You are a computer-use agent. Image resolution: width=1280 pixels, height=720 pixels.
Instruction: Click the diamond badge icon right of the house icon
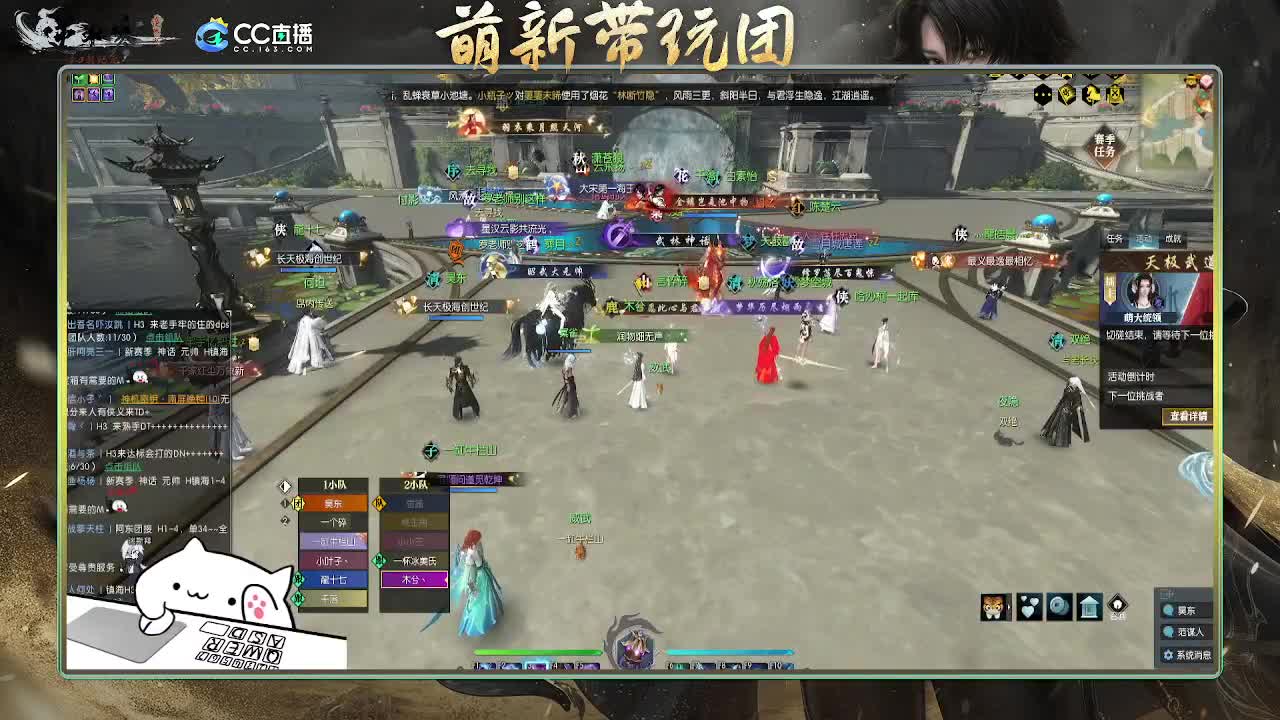tap(1117, 605)
